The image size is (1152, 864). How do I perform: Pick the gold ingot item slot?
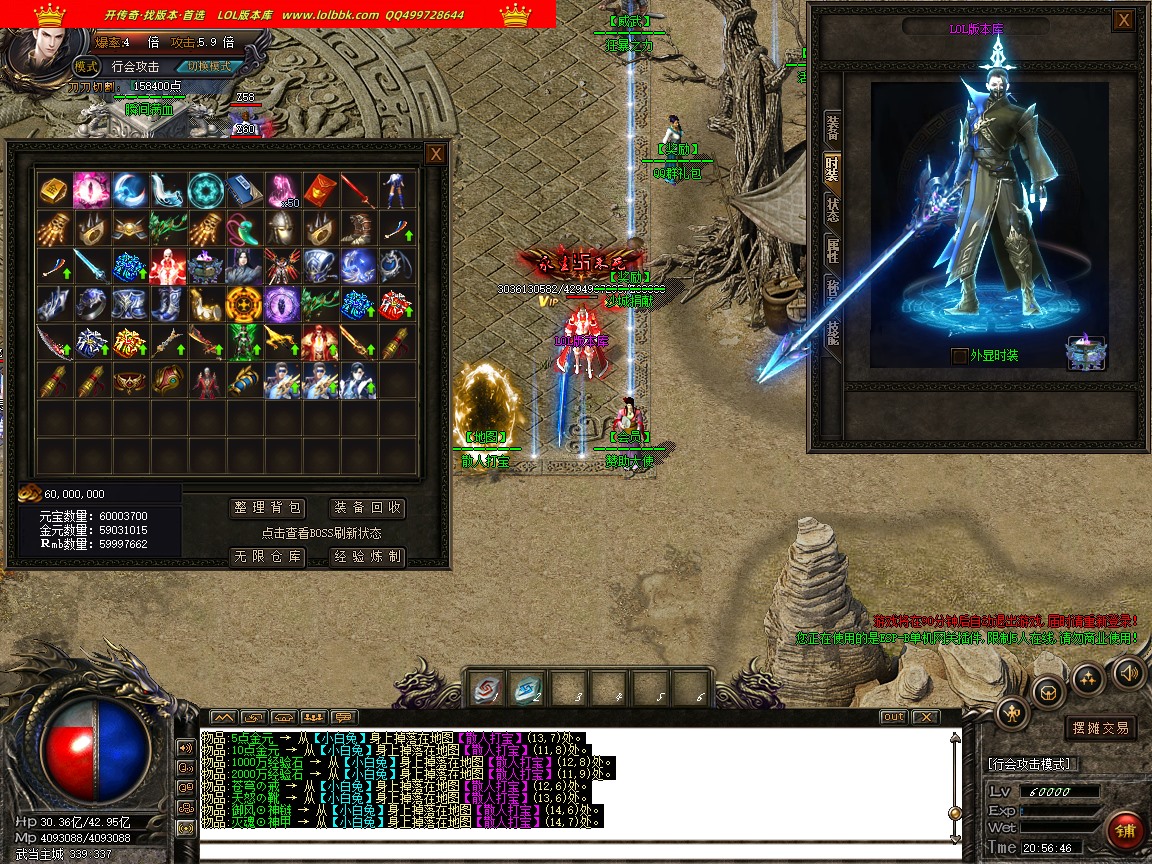(53, 190)
